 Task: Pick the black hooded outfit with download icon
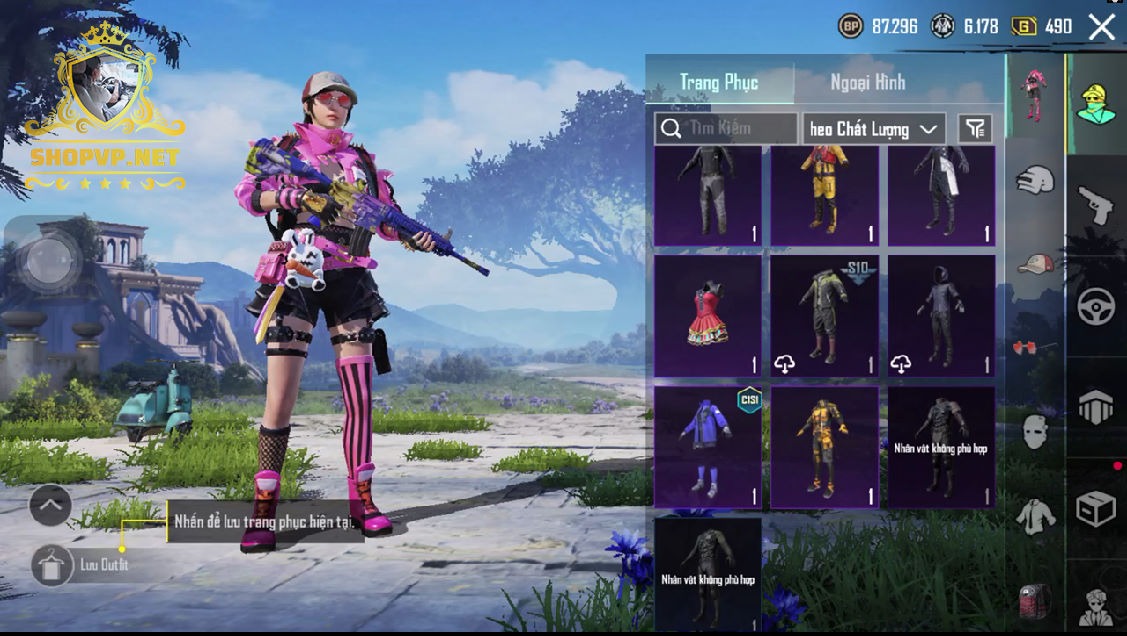[x=941, y=315]
